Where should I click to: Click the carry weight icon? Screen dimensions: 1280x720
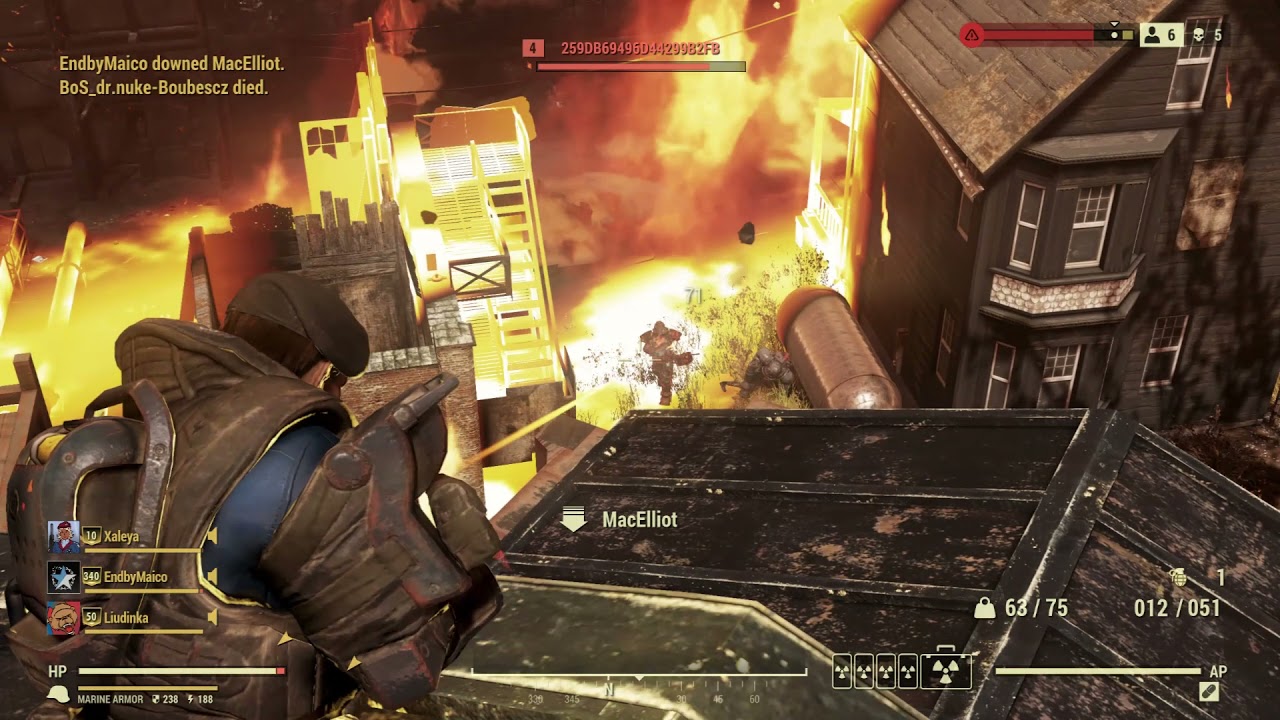pyautogui.click(x=985, y=608)
